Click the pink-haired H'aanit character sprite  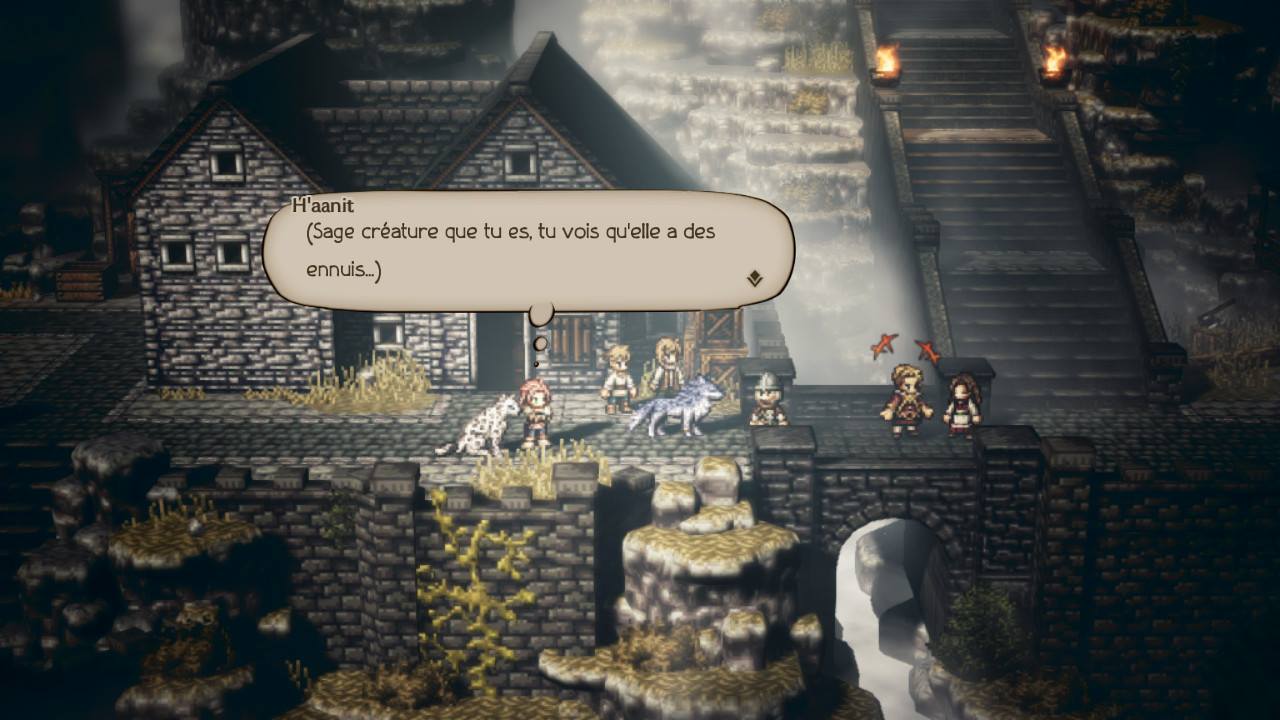point(537,410)
